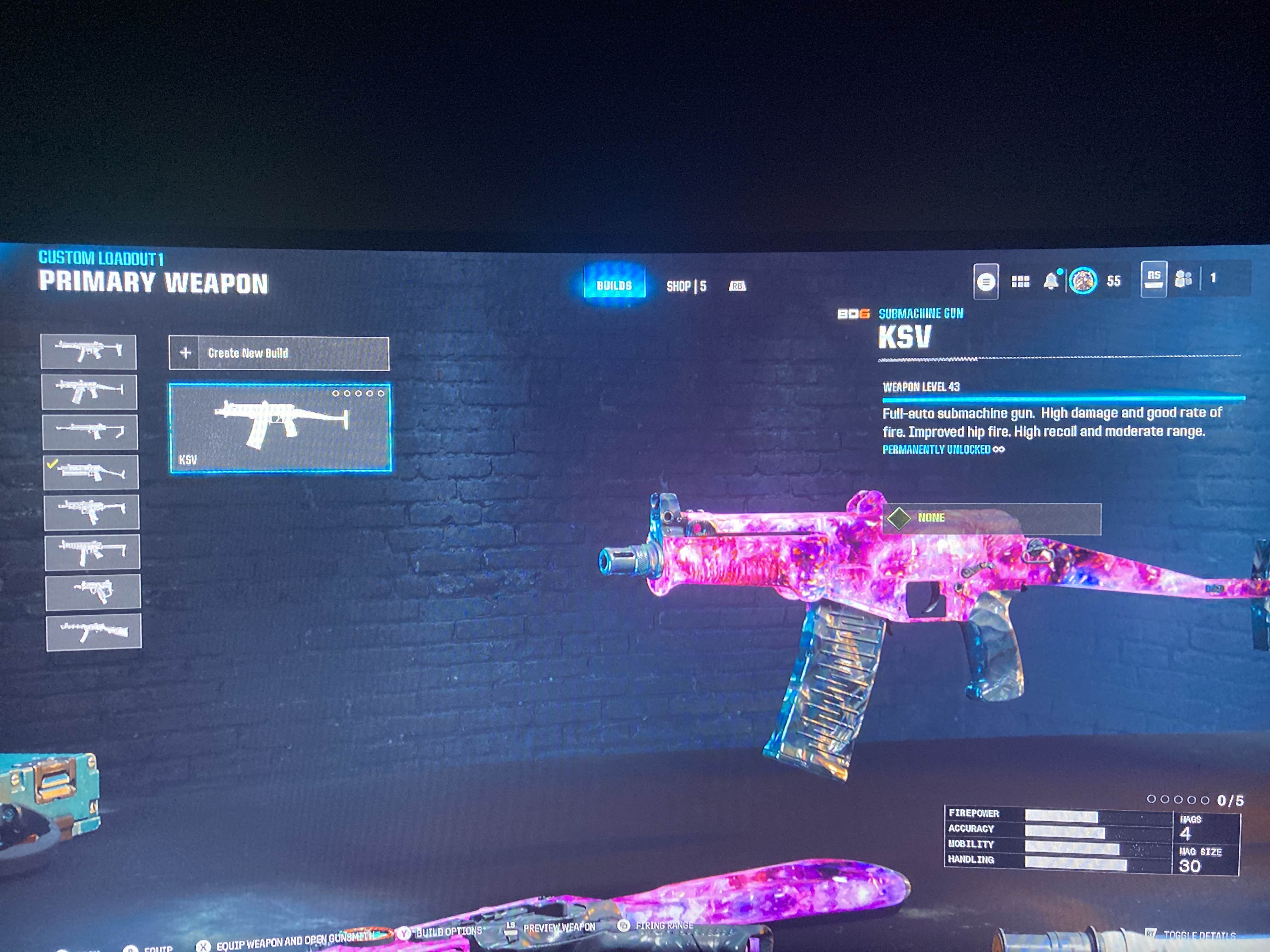
Task: Open the player profile avatar
Action: click(x=1083, y=280)
